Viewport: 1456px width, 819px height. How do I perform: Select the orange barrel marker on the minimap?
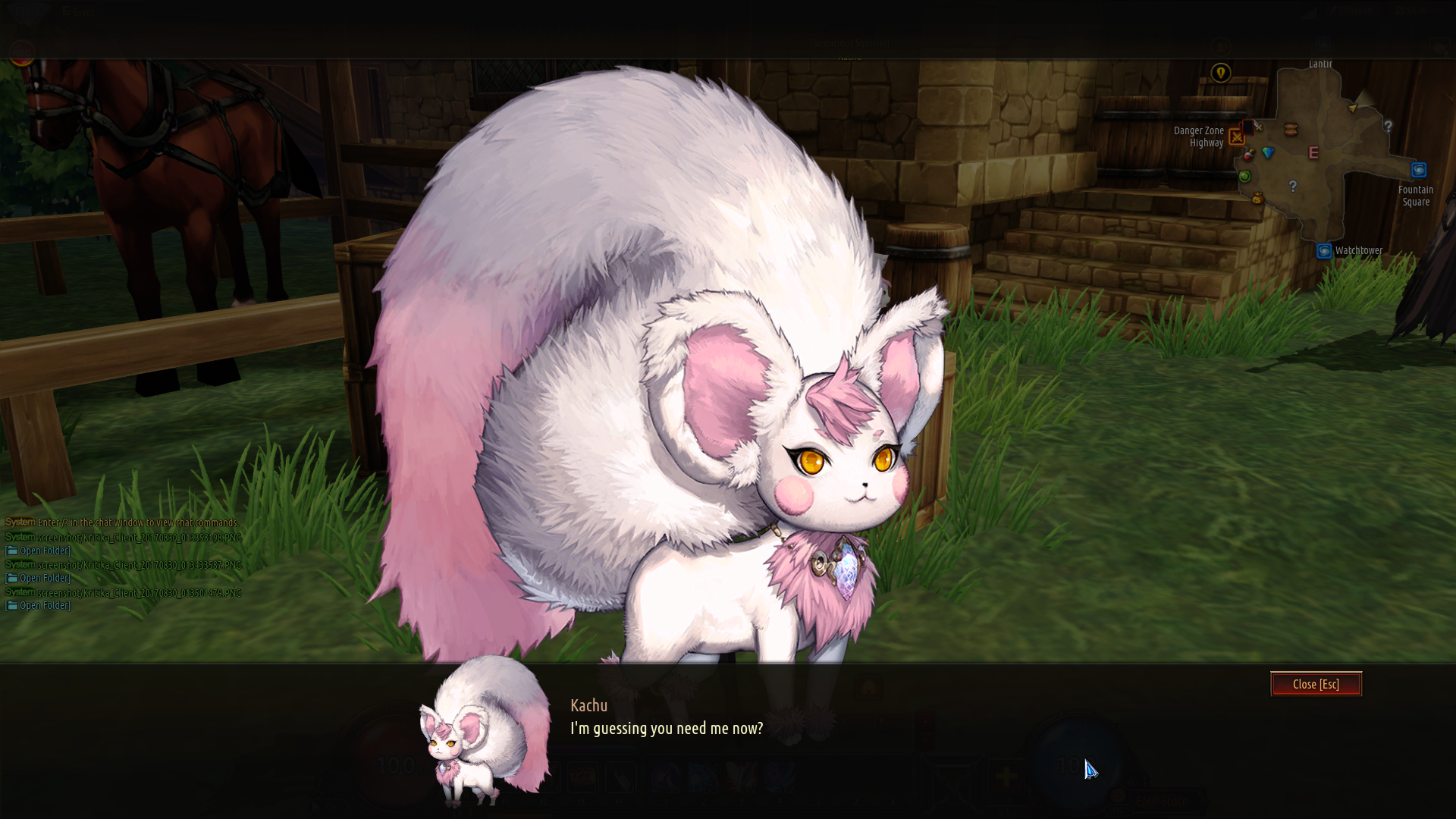click(x=1291, y=130)
